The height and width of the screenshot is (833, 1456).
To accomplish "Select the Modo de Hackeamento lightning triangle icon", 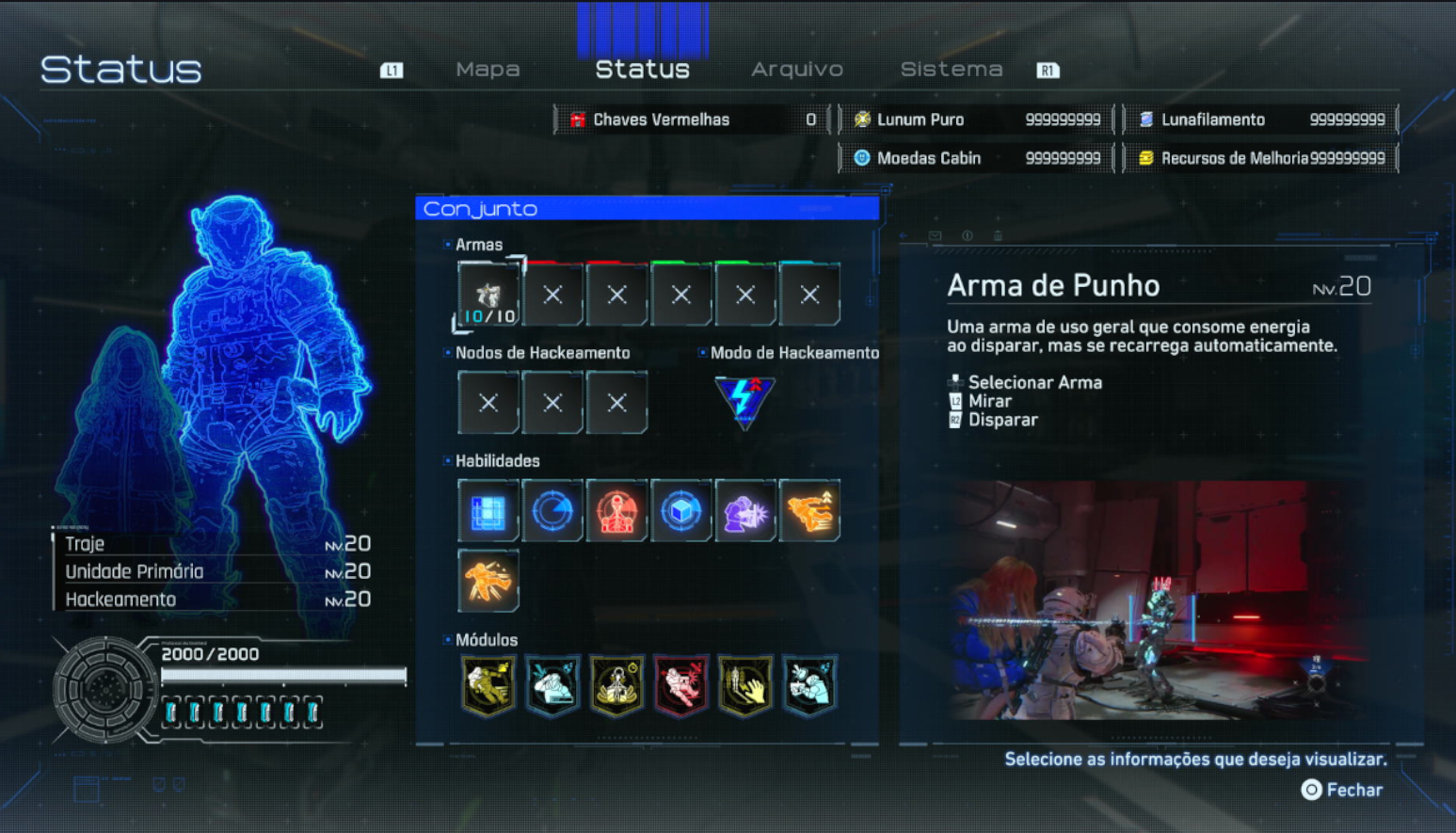I will click(x=744, y=402).
